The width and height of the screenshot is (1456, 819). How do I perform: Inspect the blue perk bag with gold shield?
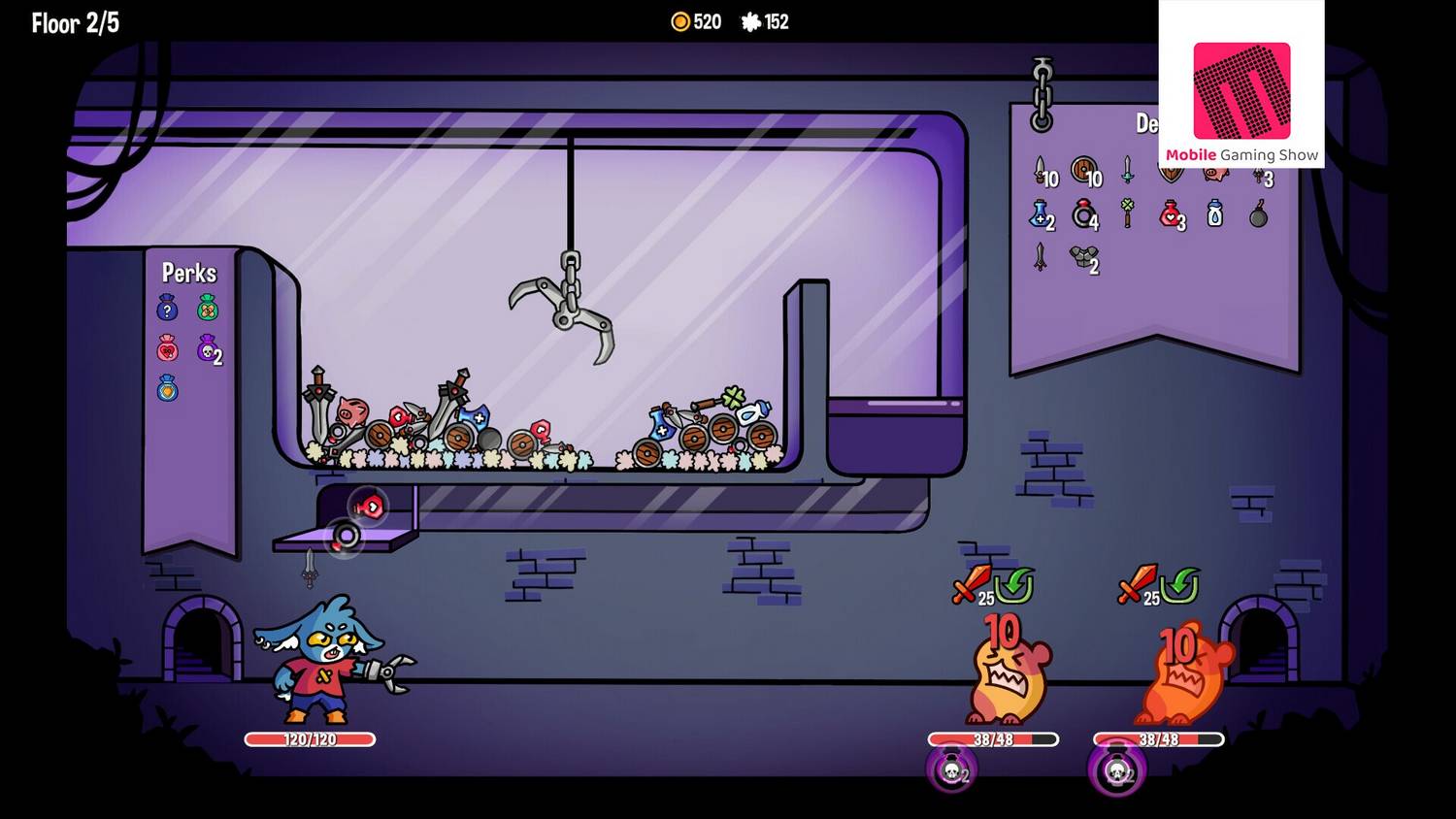tap(167, 388)
